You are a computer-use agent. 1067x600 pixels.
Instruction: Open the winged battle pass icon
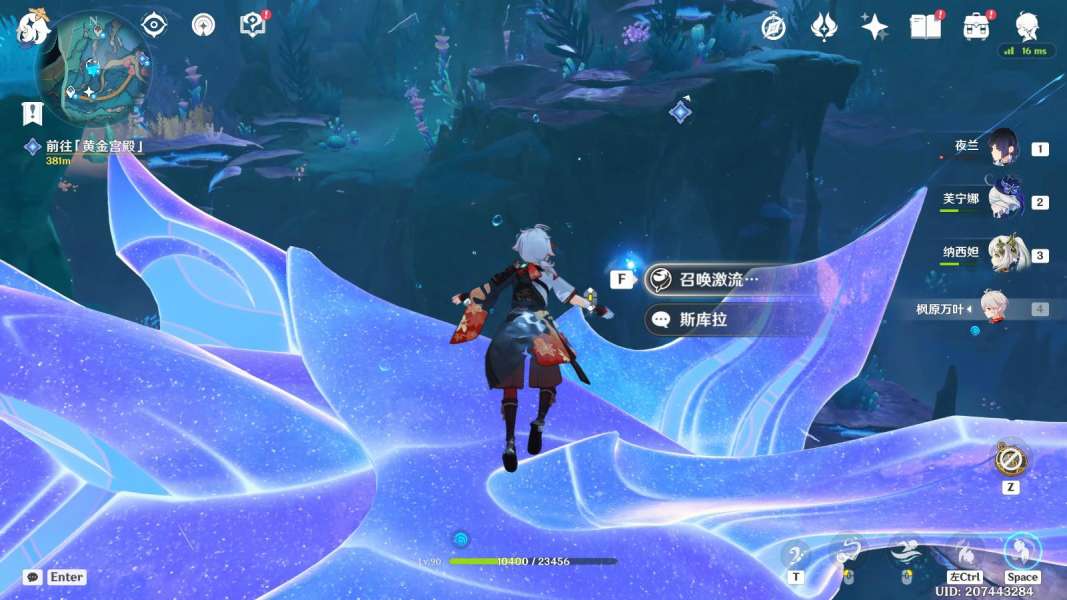(x=823, y=27)
